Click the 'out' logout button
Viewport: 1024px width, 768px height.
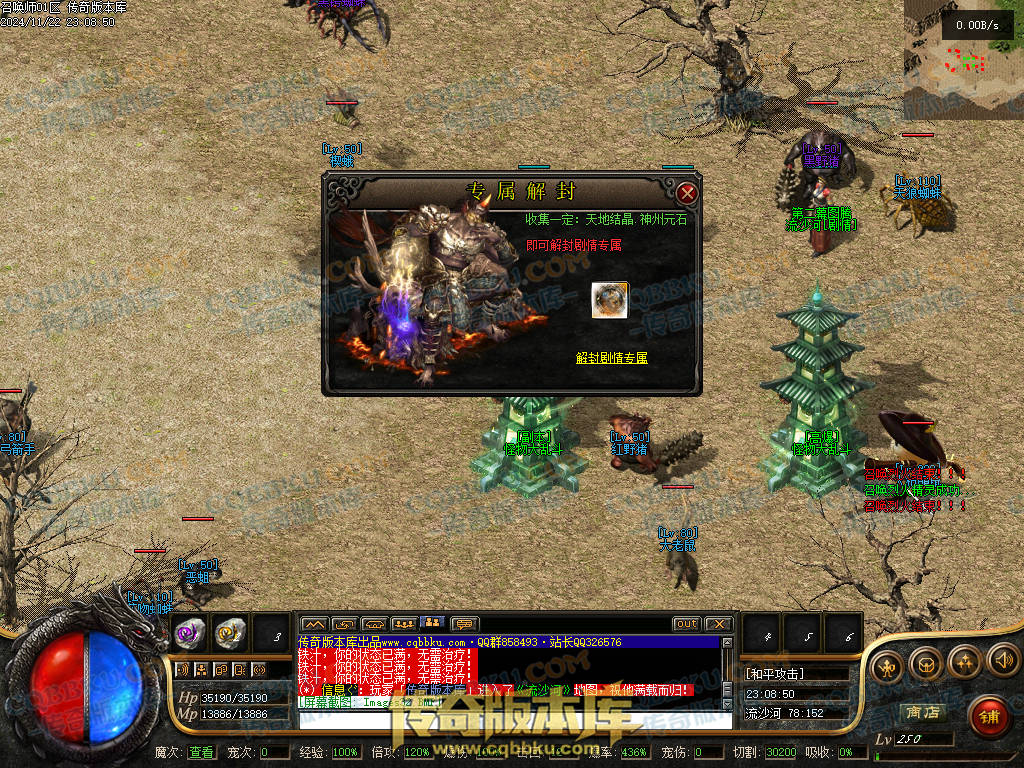pyautogui.click(x=686, y=624)
